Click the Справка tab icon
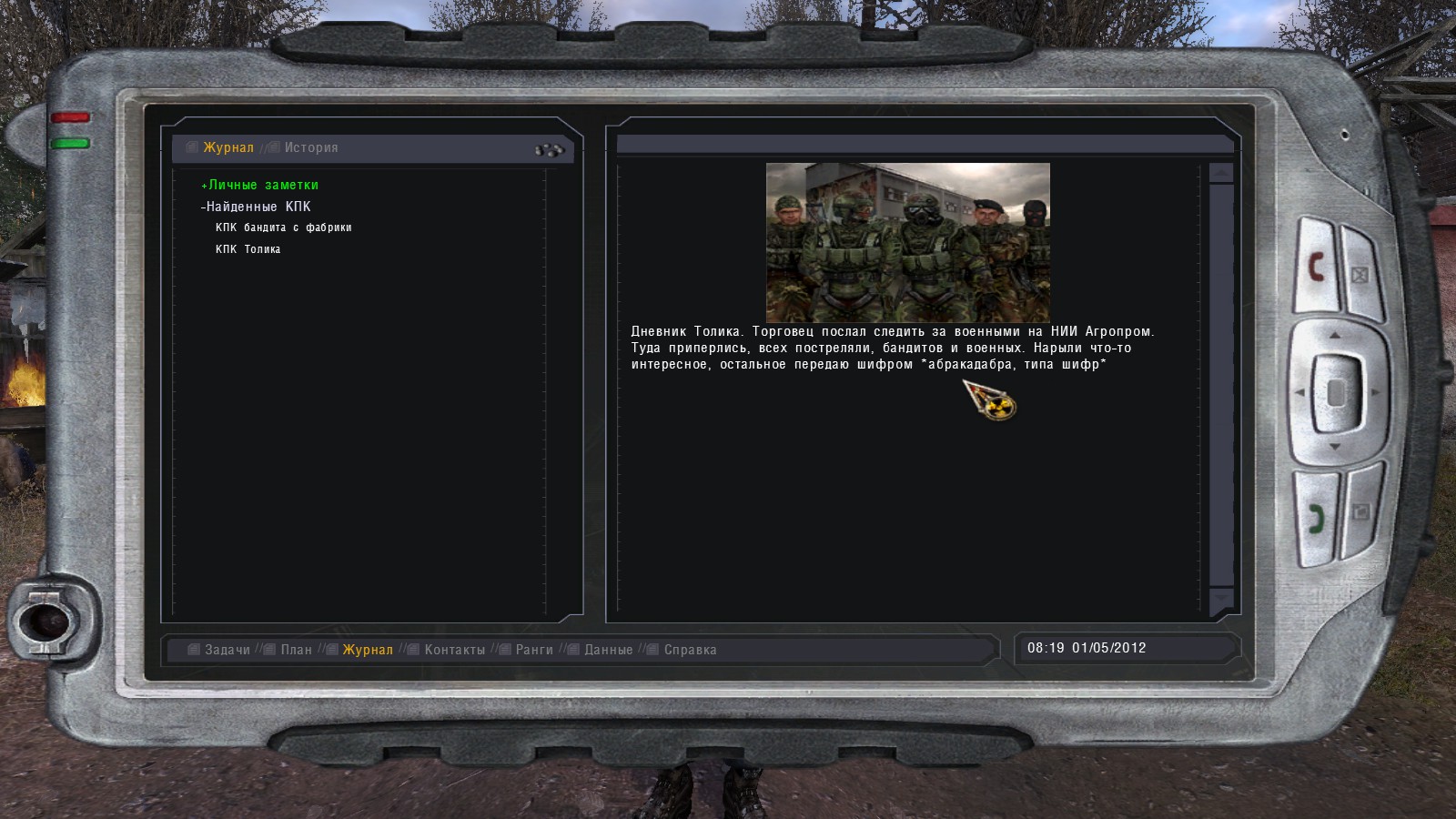Viewport: 1456px width, 819px height. click(x=651, y=650)
